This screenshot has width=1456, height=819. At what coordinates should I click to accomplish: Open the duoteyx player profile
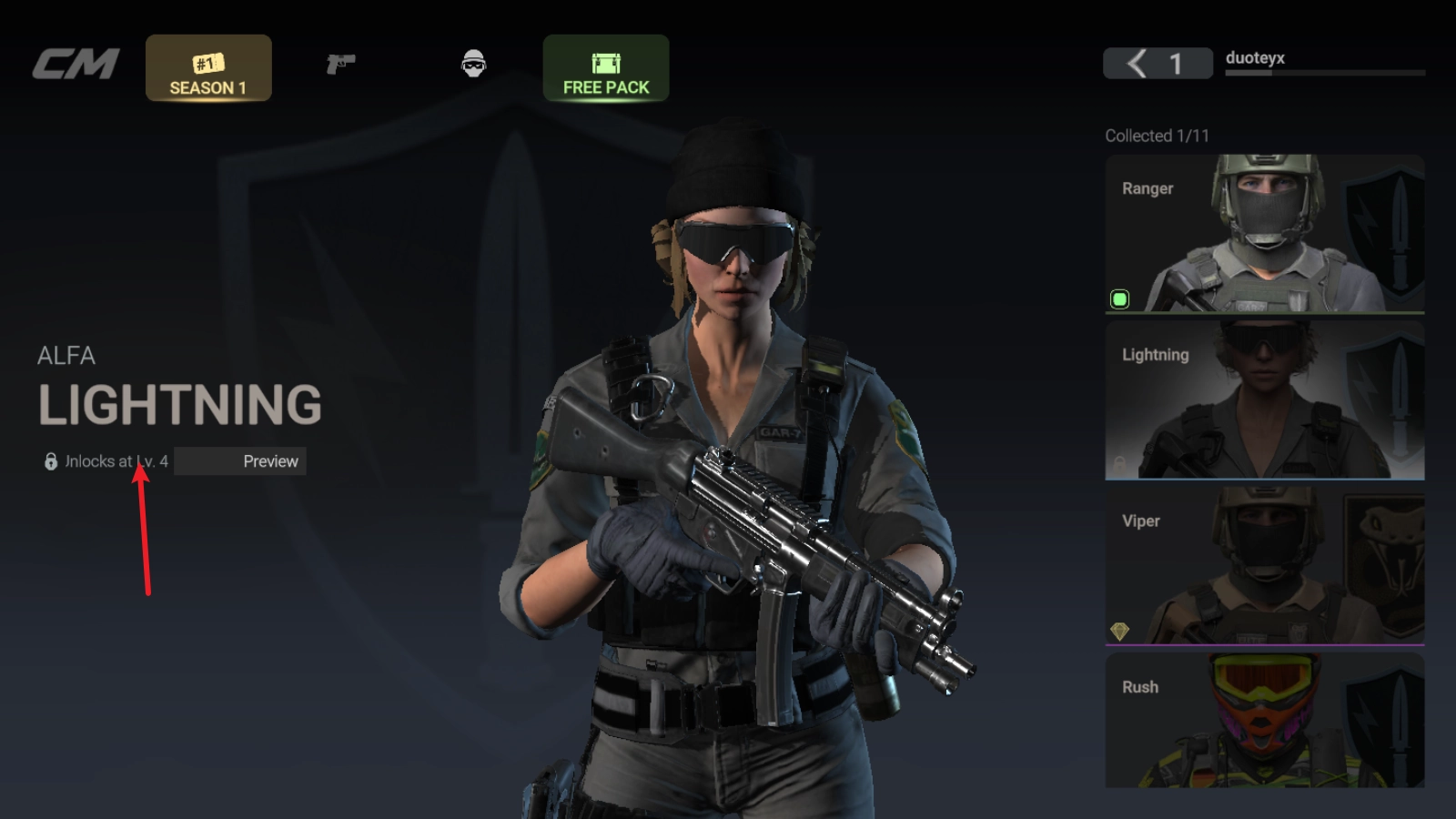(1255, 58)
